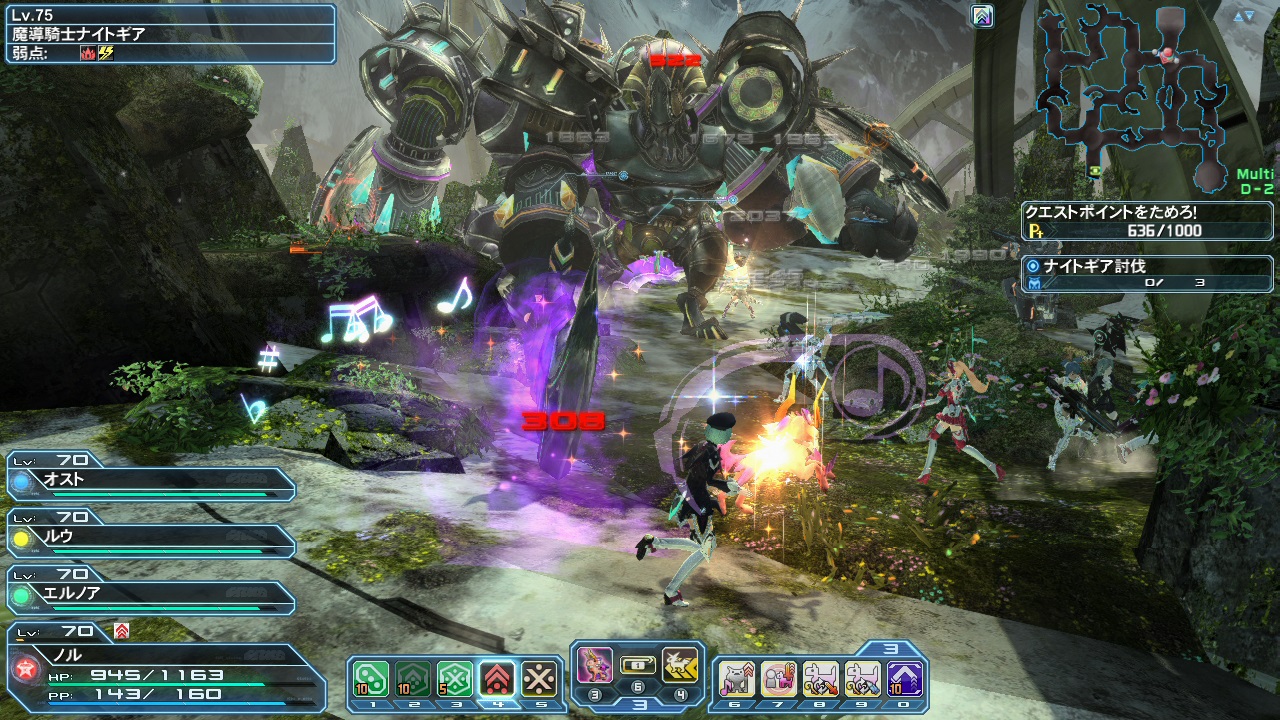Activate the player-and-pet skill in slot 7
This screenshot has width=1280, height=720.
click(779, 679)
